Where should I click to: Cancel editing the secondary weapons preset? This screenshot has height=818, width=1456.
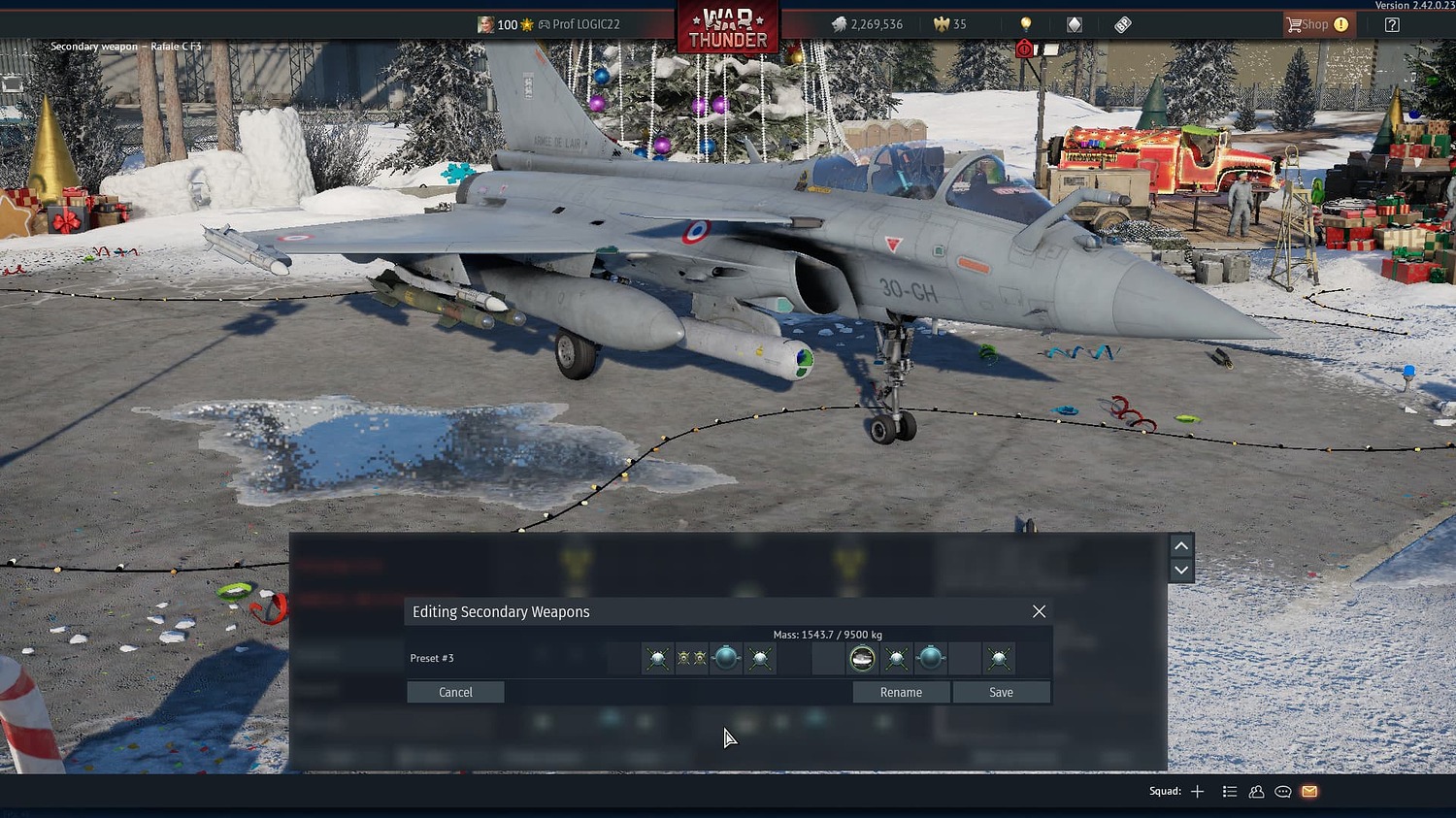(455, 692)
